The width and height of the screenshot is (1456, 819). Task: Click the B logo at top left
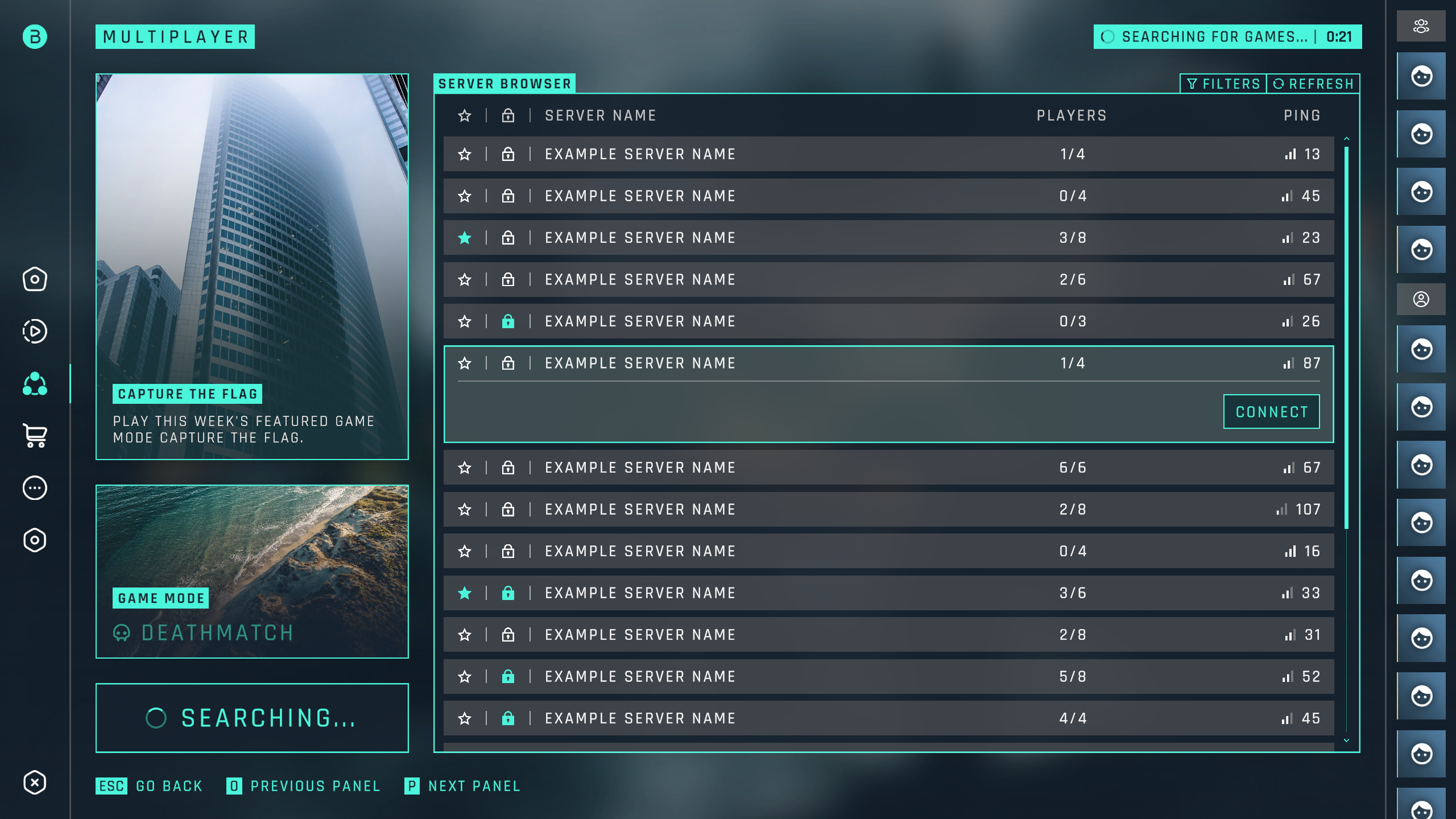pyautogui.click(x=35, y=37)
